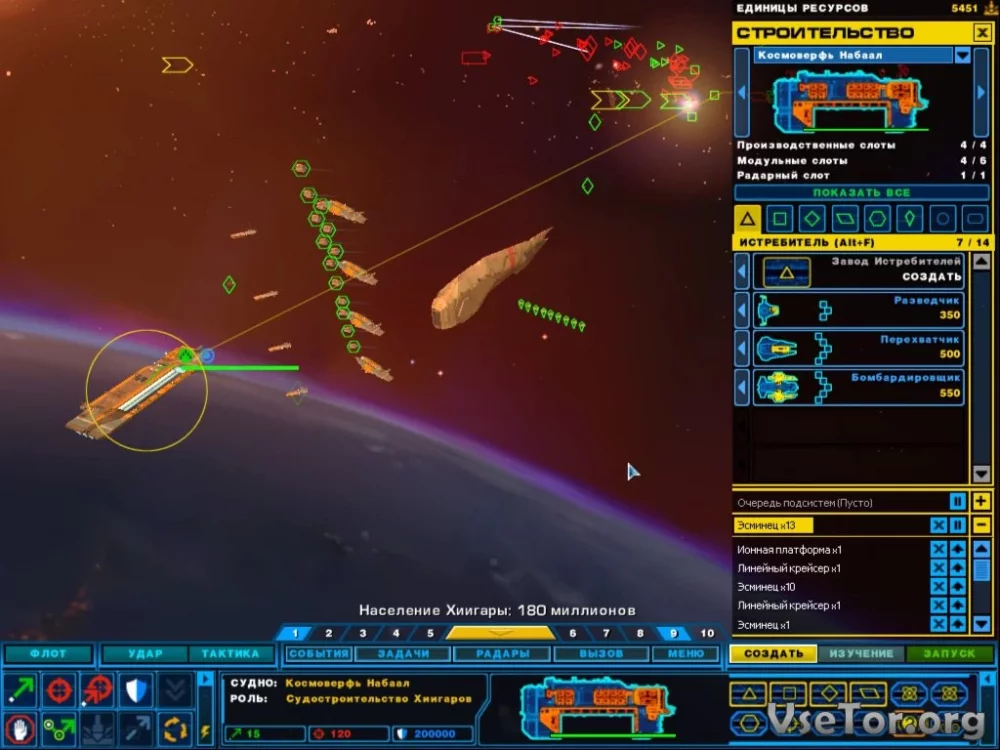Image resolution: width=1000 pixels, height=750 pixels.
Task: Create the Завод Истребителей fighter facility
Action: click(858, 270)
